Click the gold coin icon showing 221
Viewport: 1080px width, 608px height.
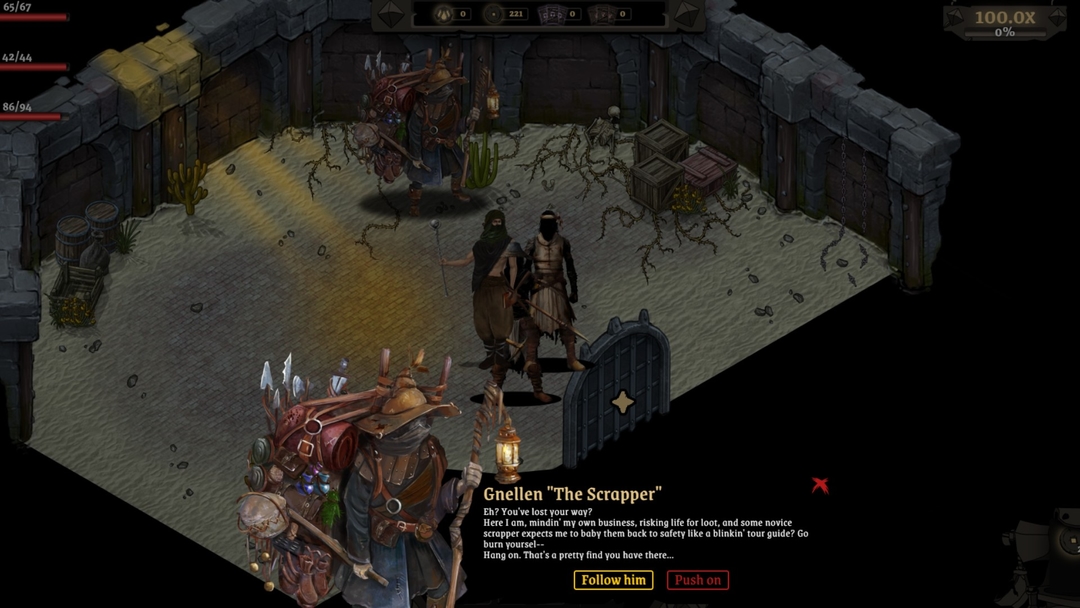pyautogui.click(x=492, y=14)
